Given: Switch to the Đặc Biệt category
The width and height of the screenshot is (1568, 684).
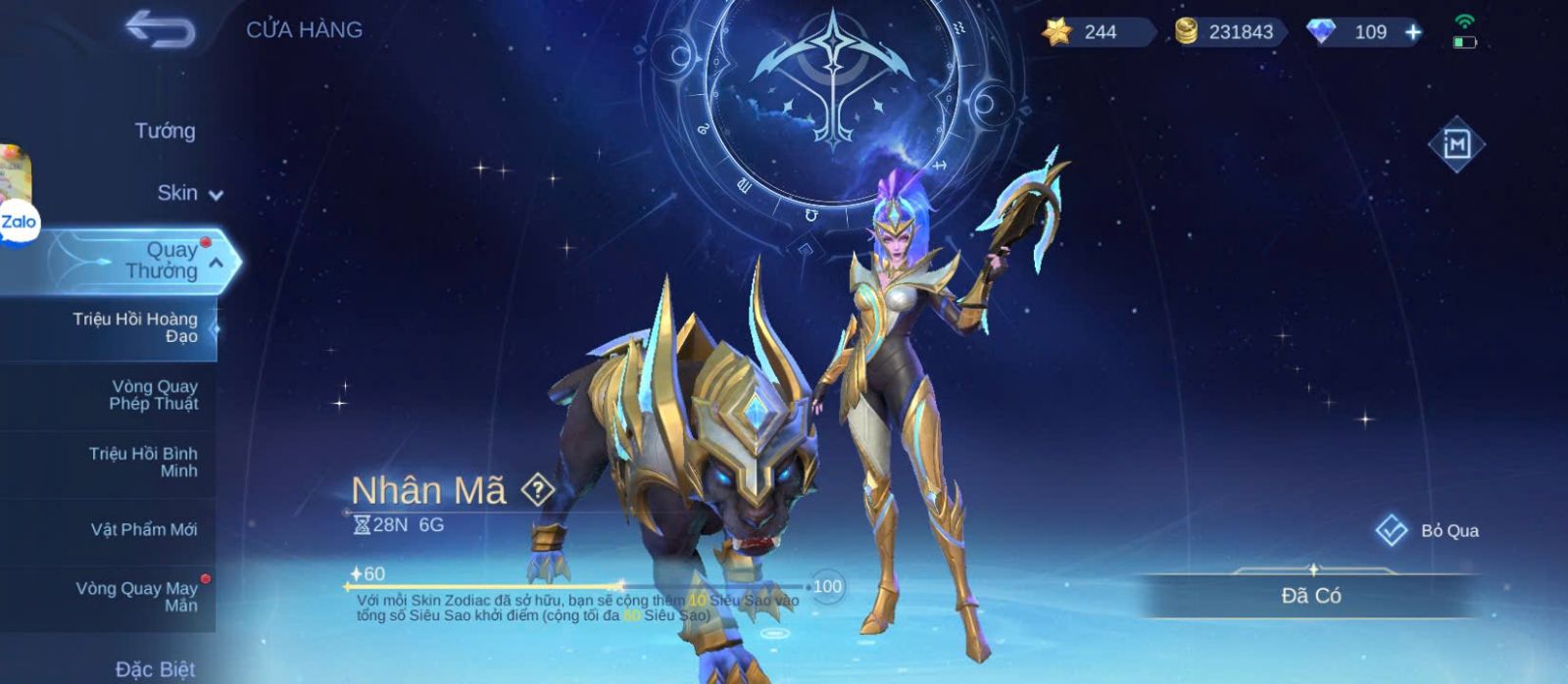Looking at the screenshot, I should [x=155, y=669].
